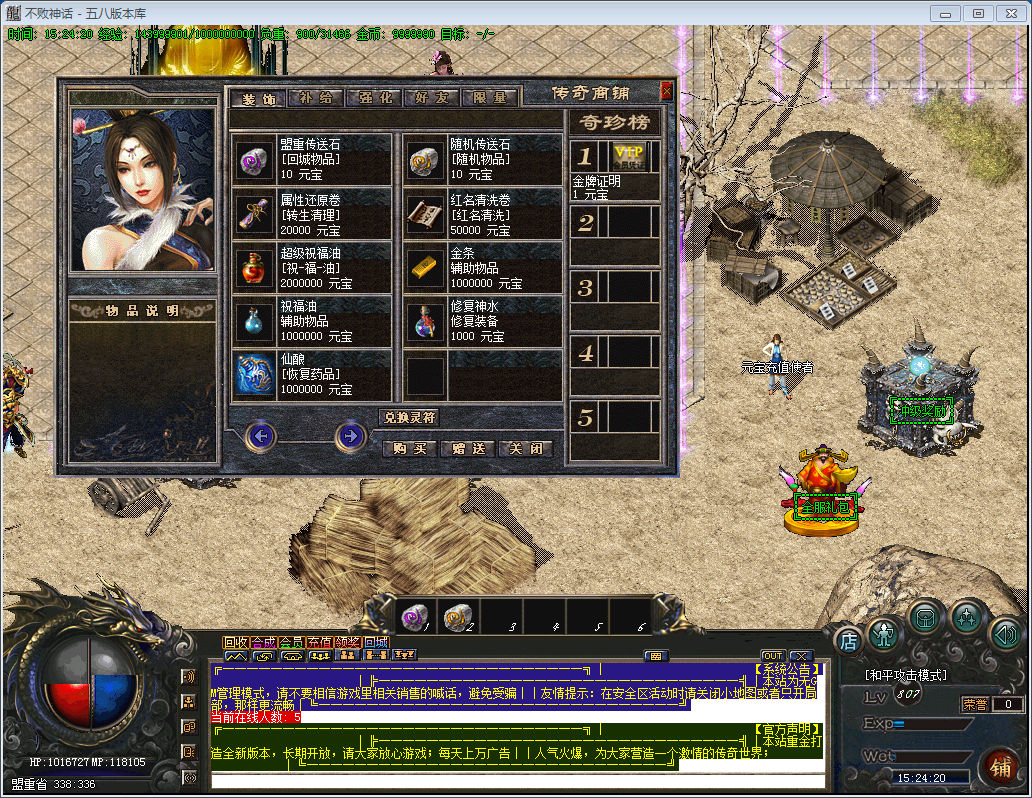Click the 兑换灵符 exchange button
The width and height of the screenshot is (1032, 798).
410,417
